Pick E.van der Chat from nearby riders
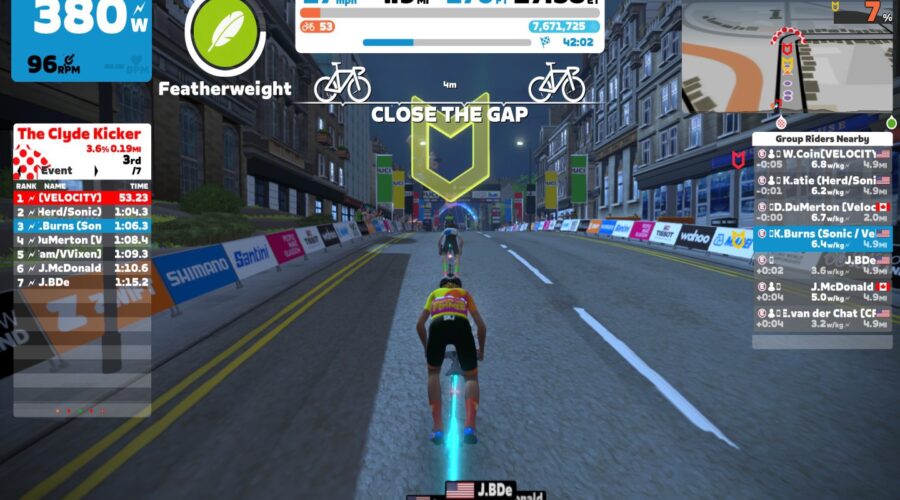The width and height of the screenshot is (900, 500). pos(822,318)
